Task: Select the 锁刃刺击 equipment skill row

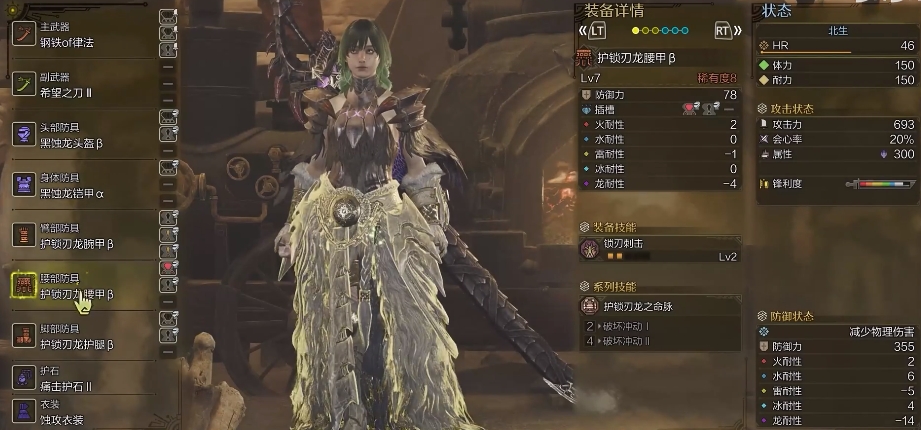Action: tap(660, 249)
